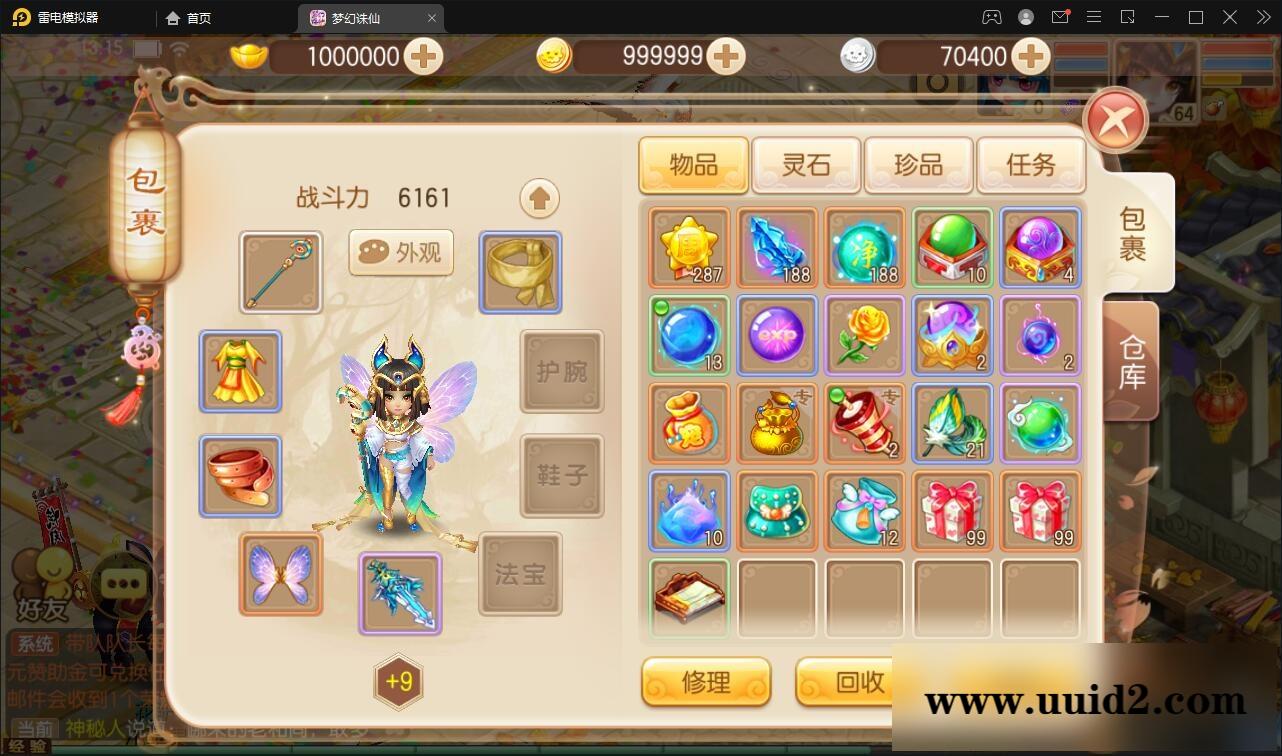1282x756 pixels.
Task: Click the yellow rose item
Action: click(865, 335)
